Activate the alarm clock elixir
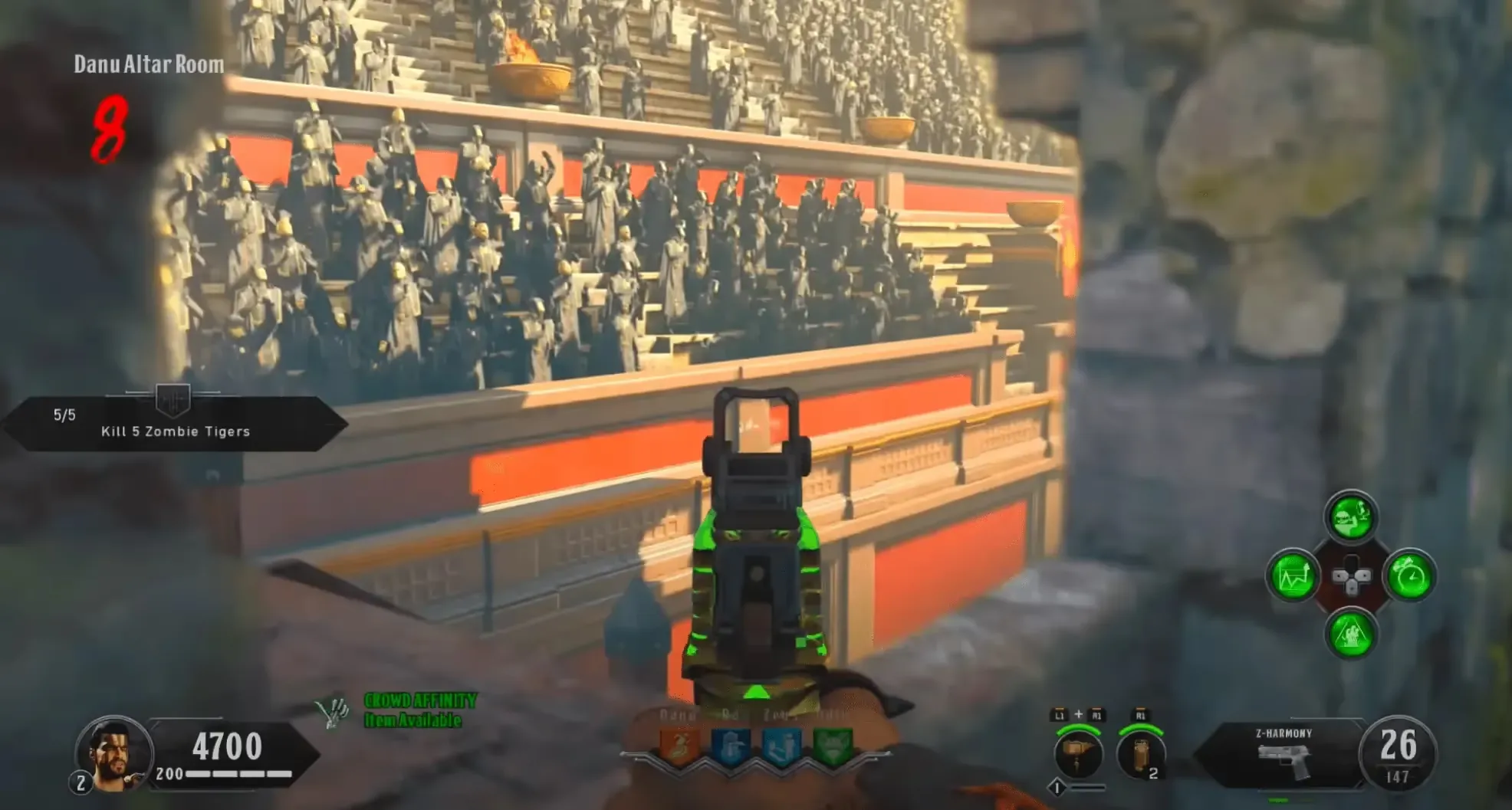 coord(1409,576)
